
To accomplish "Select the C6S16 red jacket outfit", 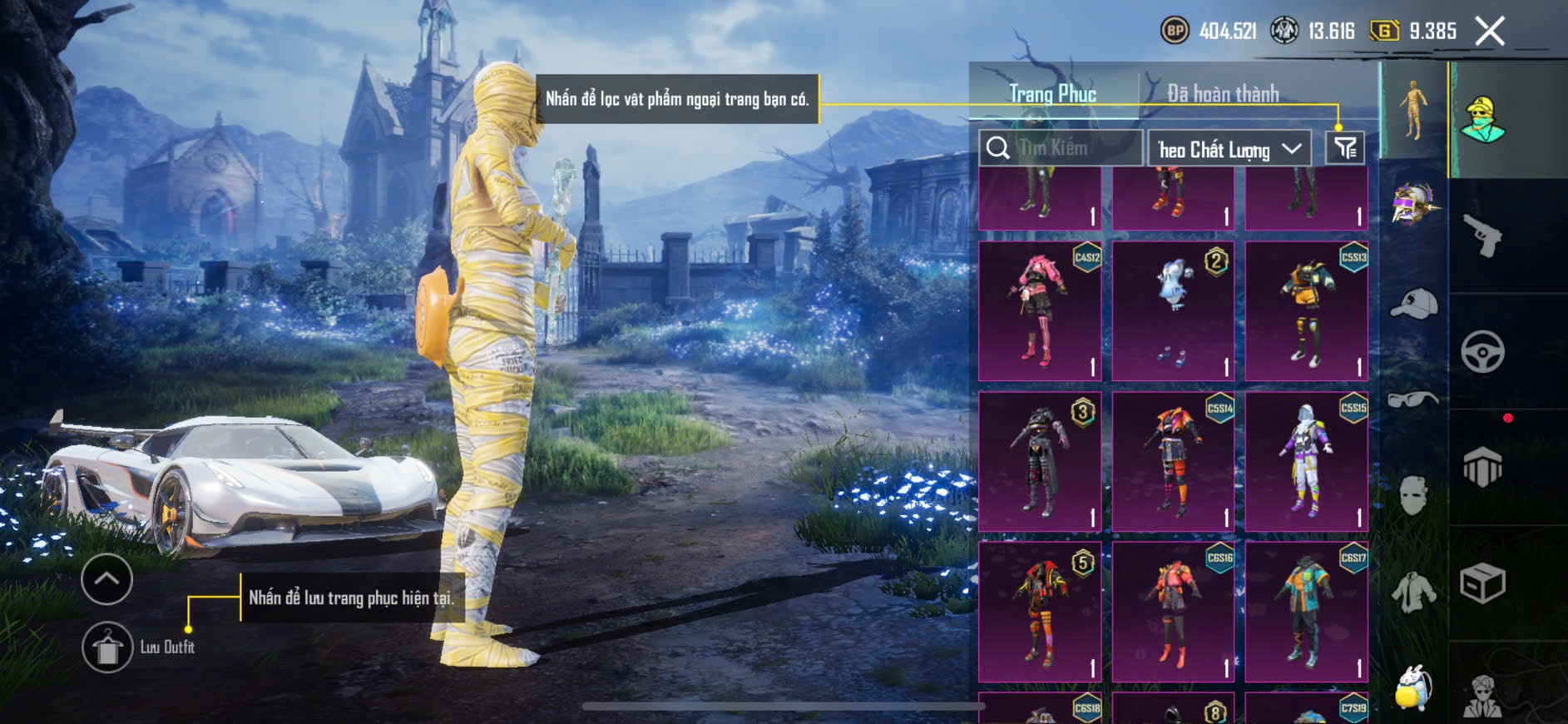I will pos(1173,612).
